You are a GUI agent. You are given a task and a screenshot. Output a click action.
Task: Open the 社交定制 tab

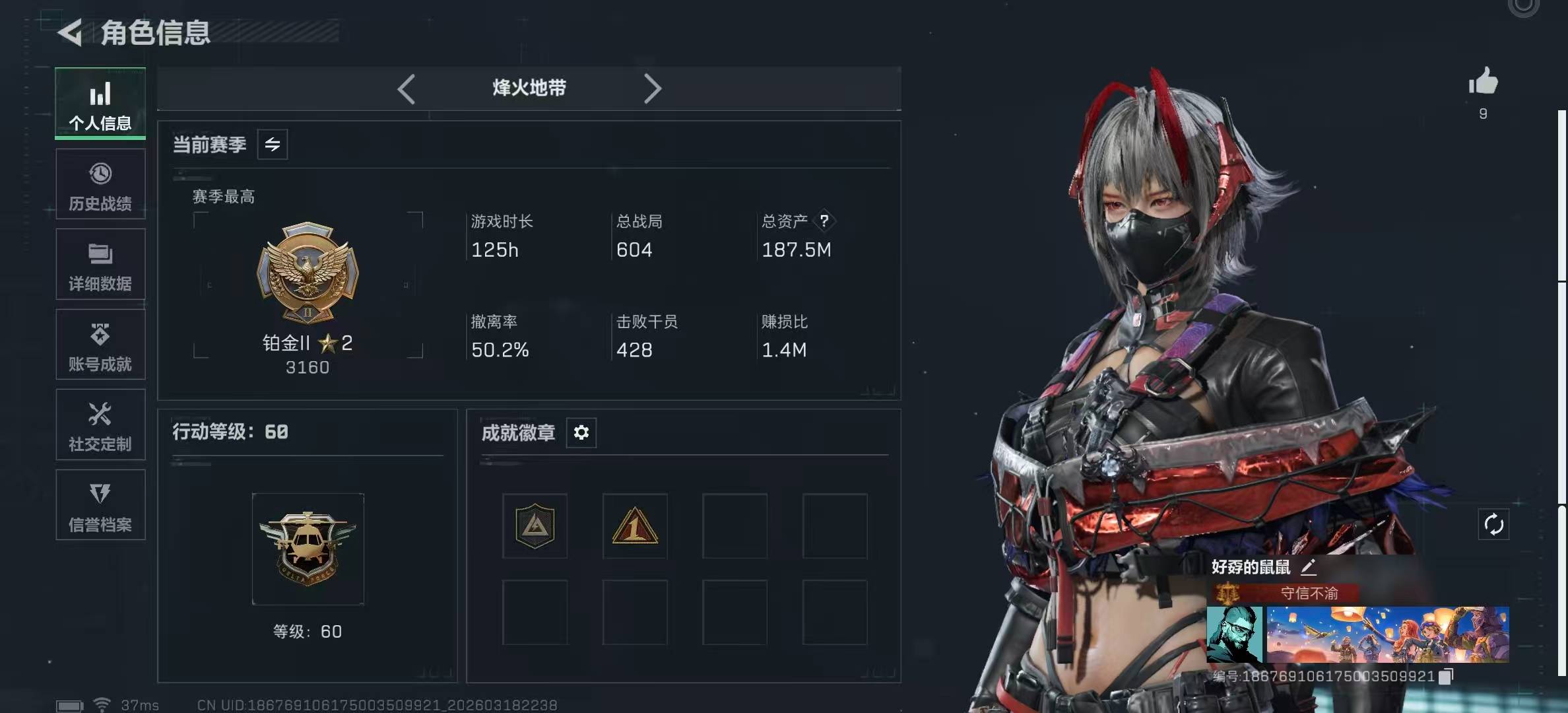(100, 425)
